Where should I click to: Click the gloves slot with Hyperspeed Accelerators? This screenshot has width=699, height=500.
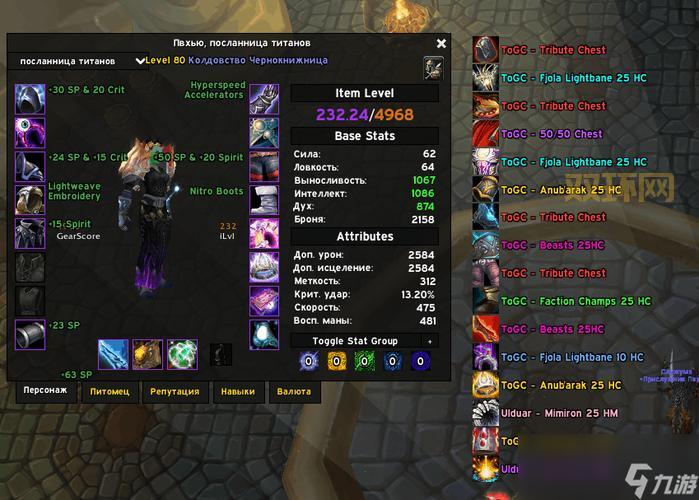tap(264, 98)
